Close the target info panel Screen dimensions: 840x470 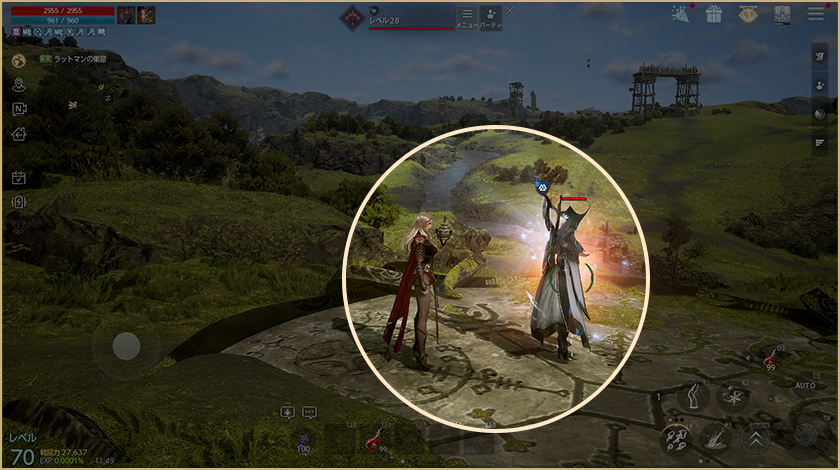[509, 10]
